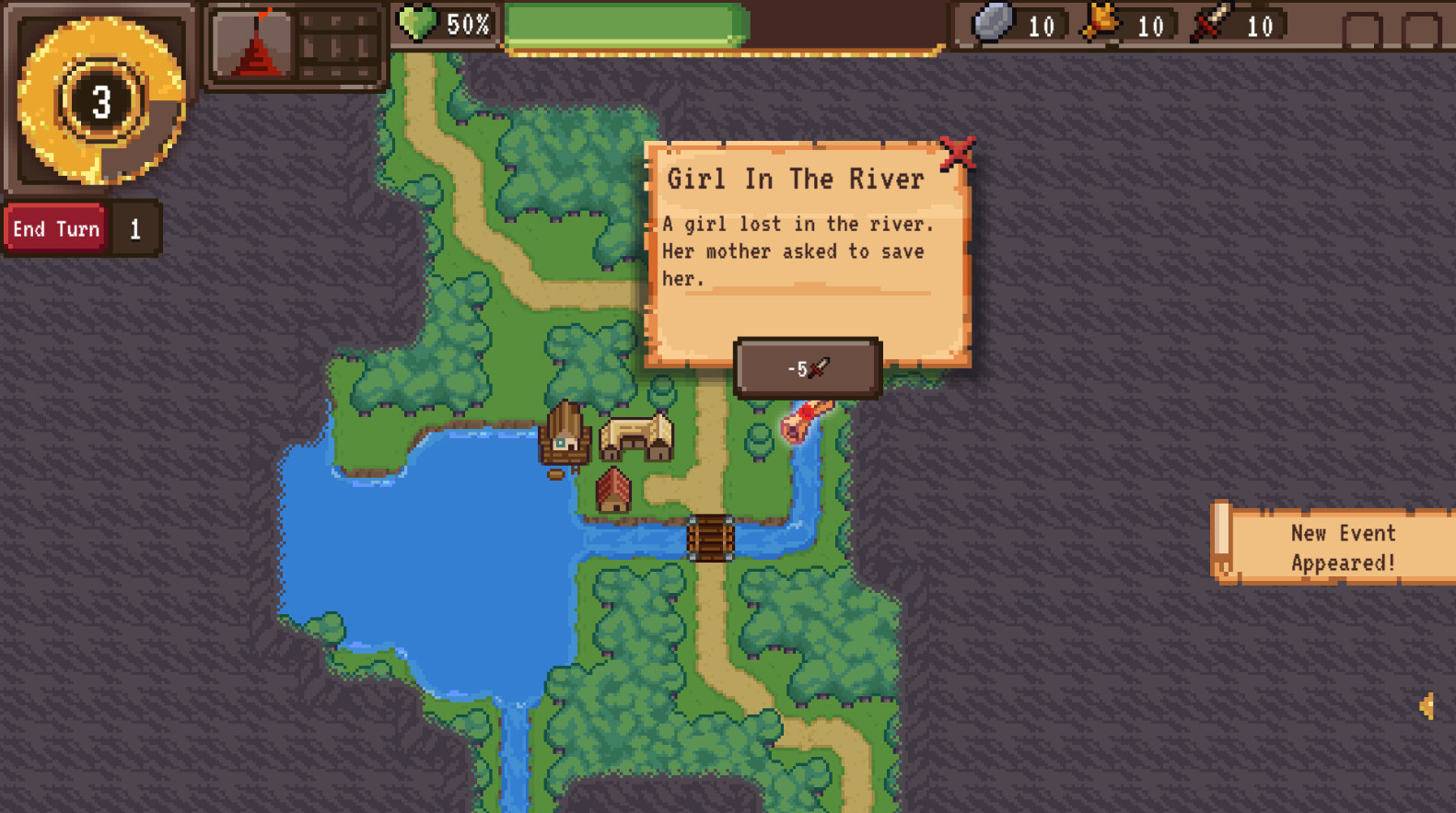1456x813 pixels.
Task: Pay 5 swords to save the girl
Action: click(807, 366)
